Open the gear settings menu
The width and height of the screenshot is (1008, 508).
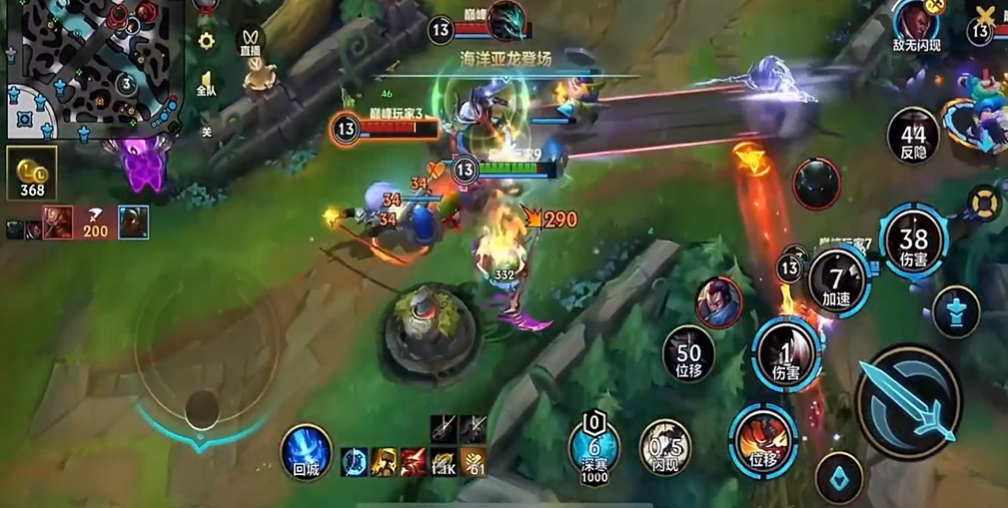tap(207, 41)
